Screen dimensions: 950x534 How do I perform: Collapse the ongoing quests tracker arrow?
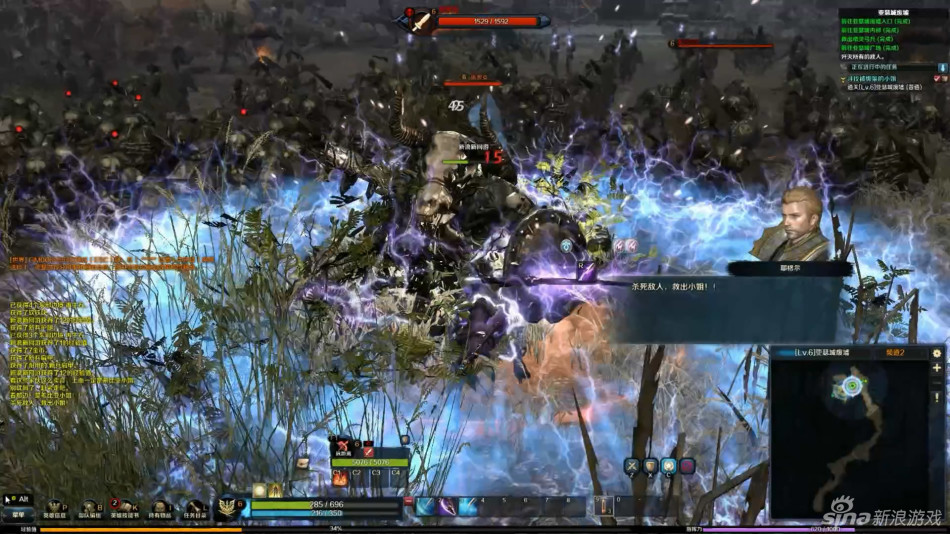pos(941,67)
